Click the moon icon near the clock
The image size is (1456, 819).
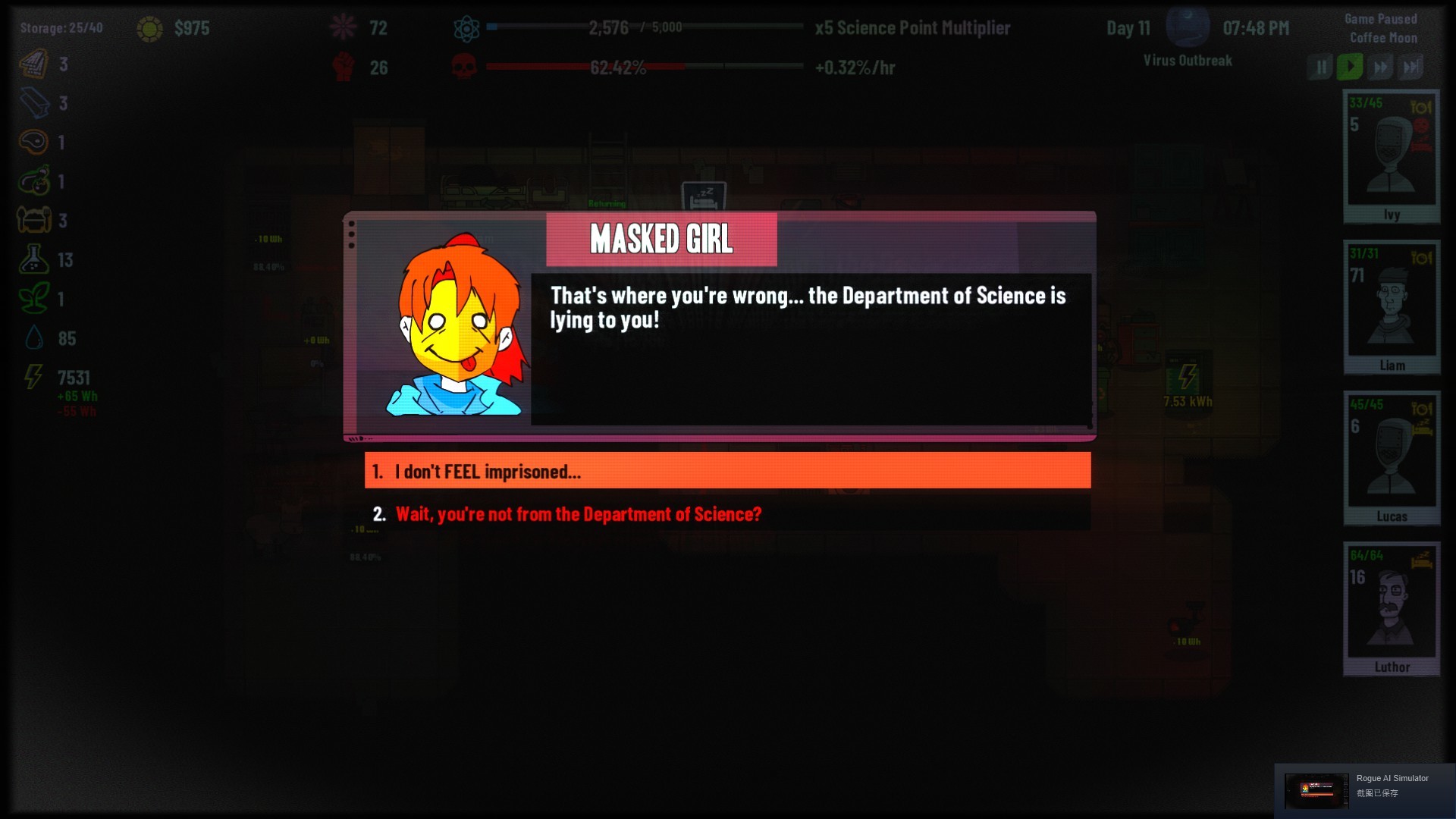click(x=1188, y=25)
